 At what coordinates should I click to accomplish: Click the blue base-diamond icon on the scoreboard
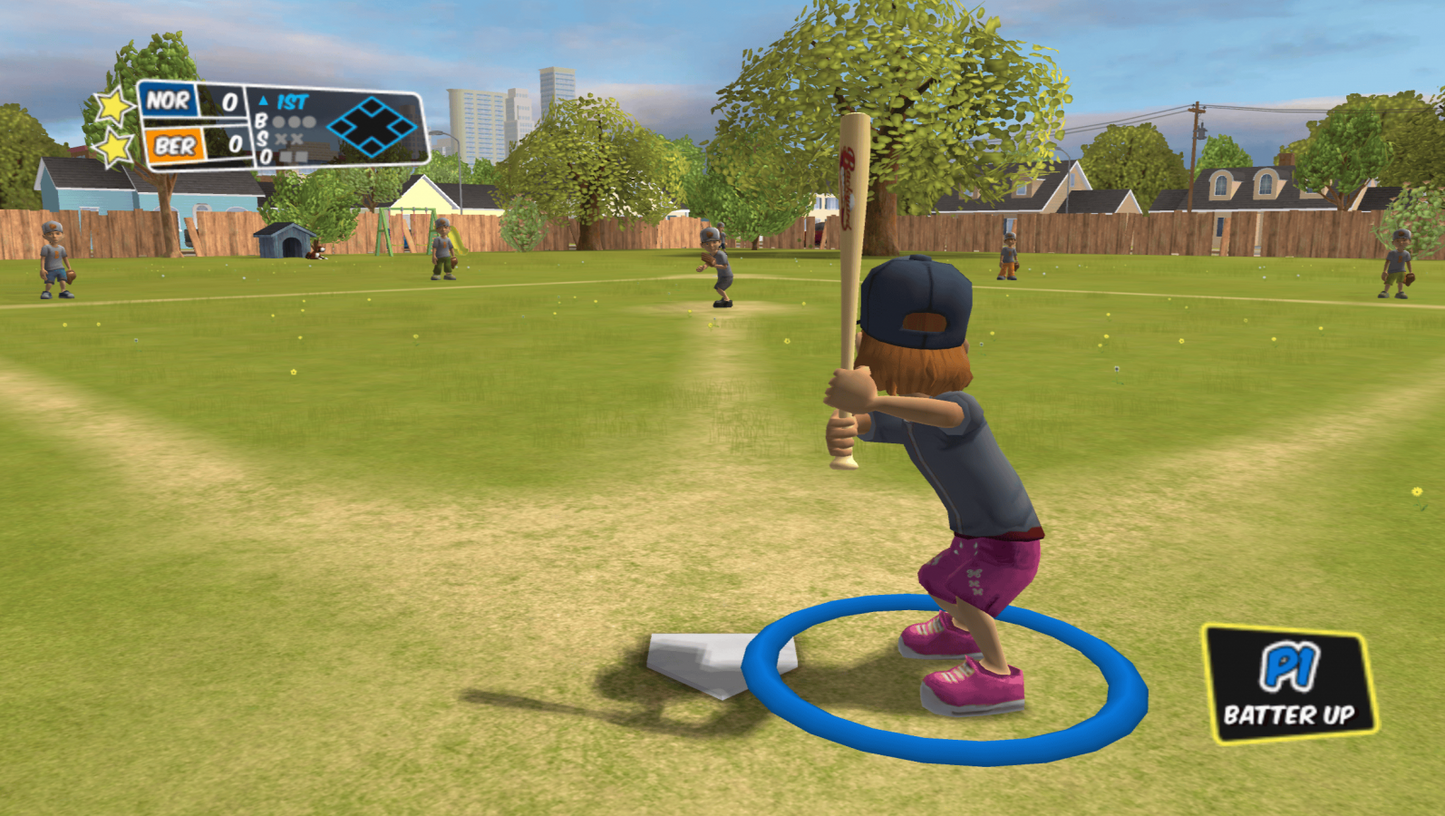[373, 125]
